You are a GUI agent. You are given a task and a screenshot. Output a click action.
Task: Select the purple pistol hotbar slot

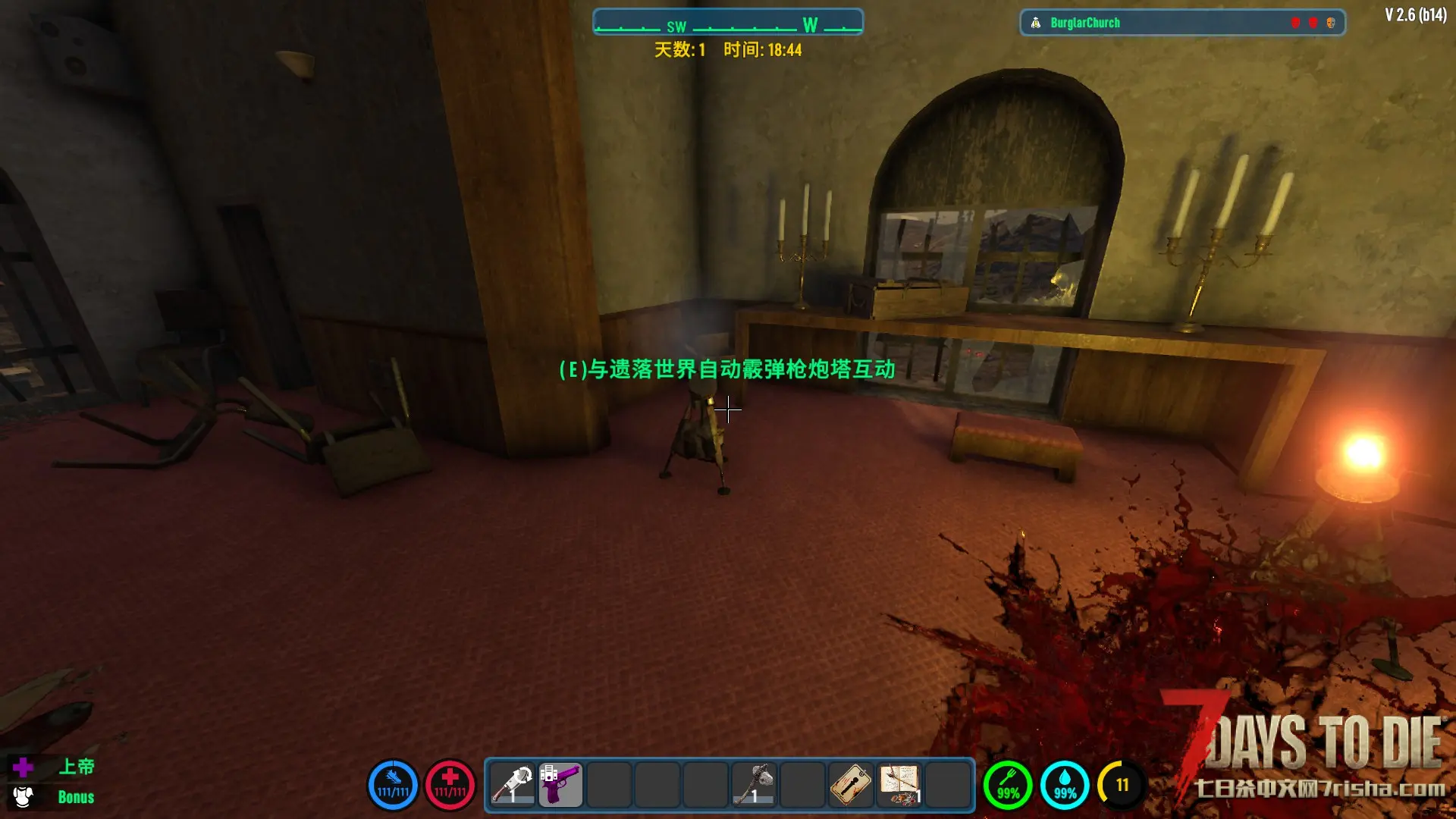560,785
